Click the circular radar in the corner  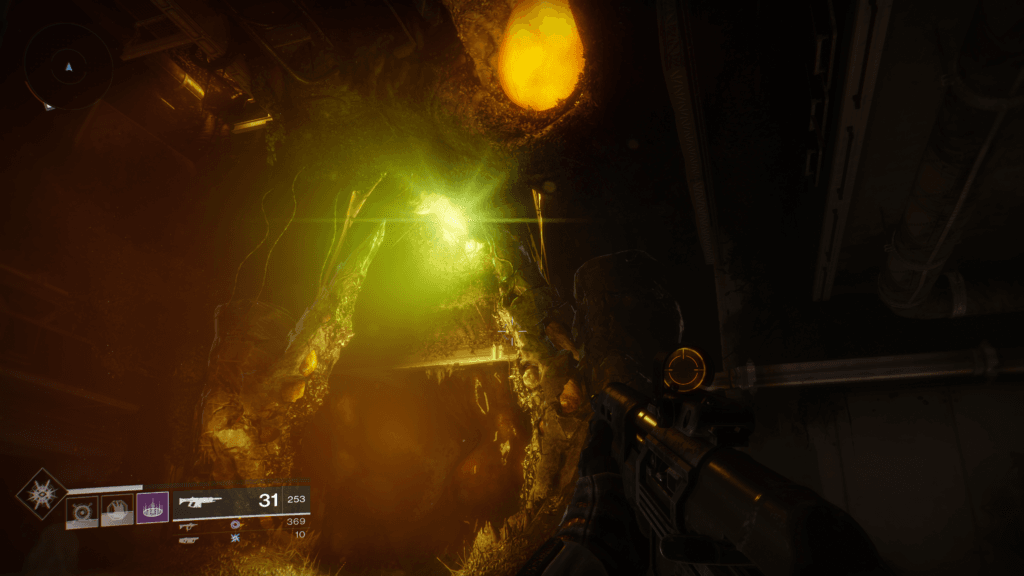[68, 67]
